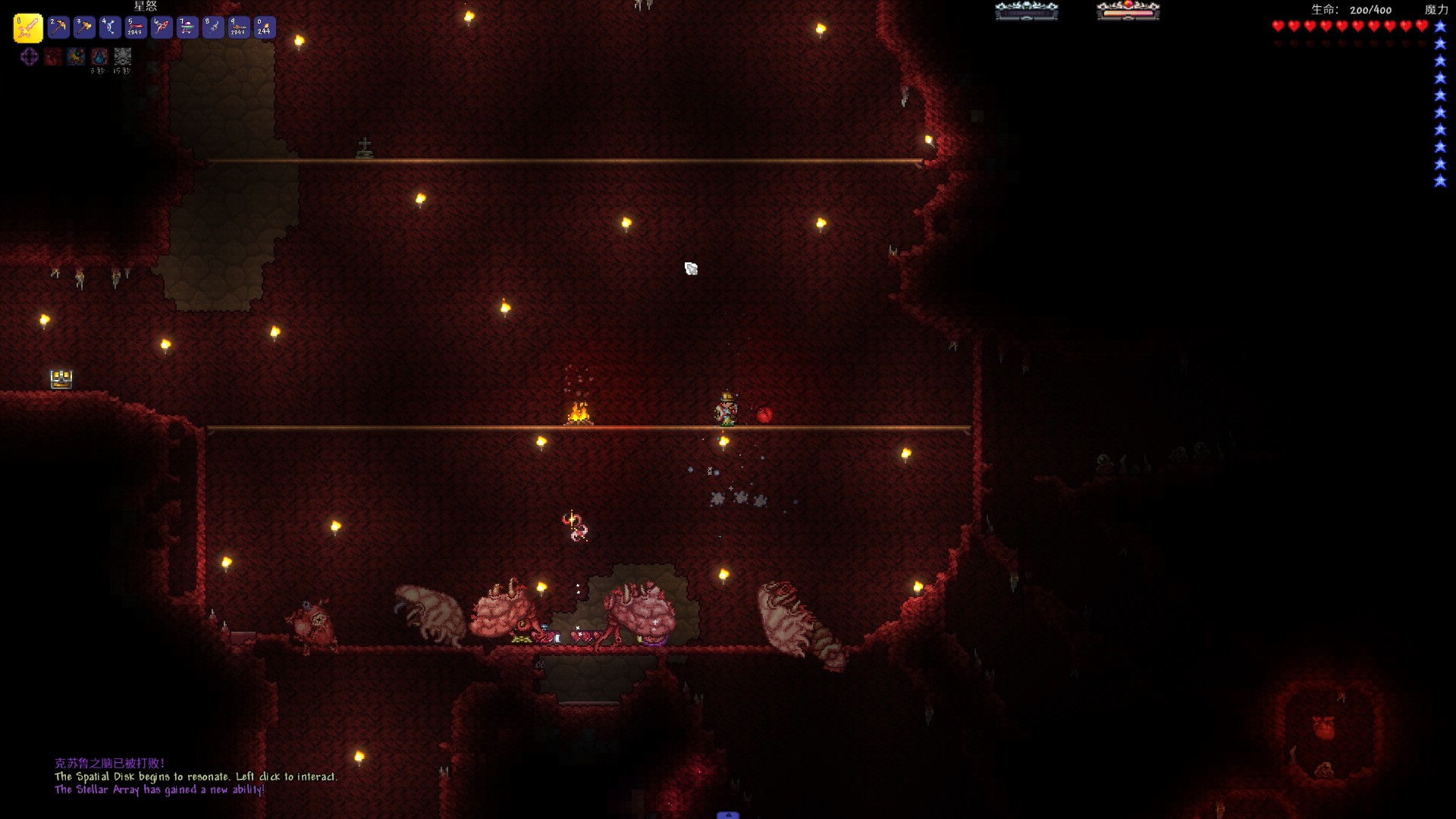Select the red ammo stack in slot 5
The width and height of the screenshot is (1456, 819).
pos(136,28)
